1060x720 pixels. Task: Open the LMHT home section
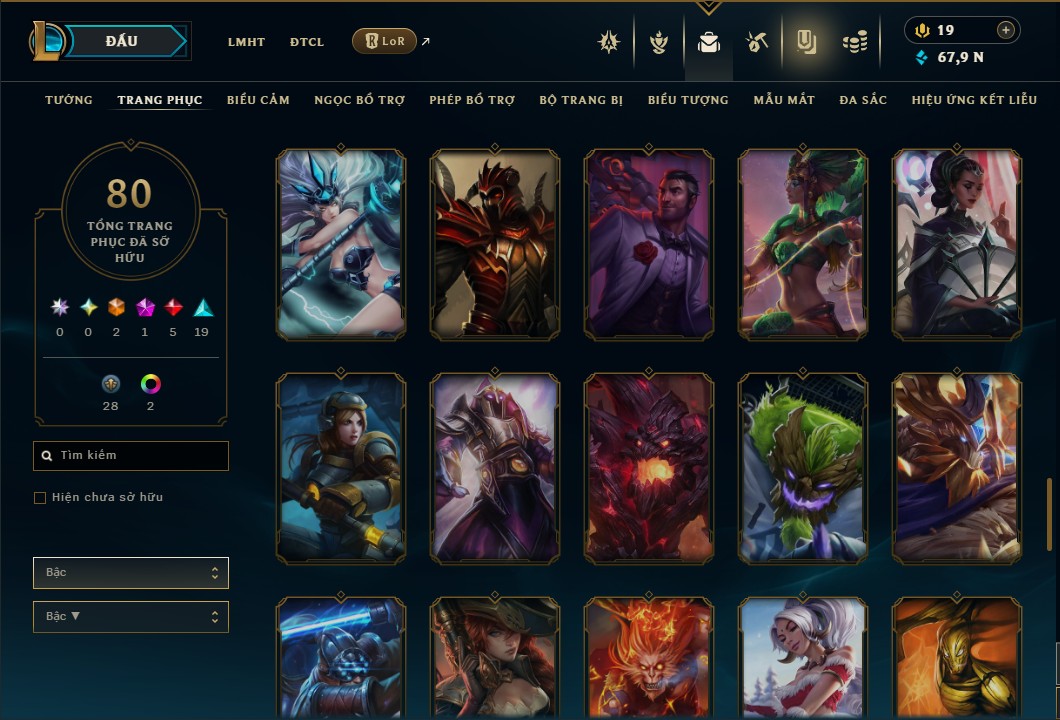(x=246, y=42)
